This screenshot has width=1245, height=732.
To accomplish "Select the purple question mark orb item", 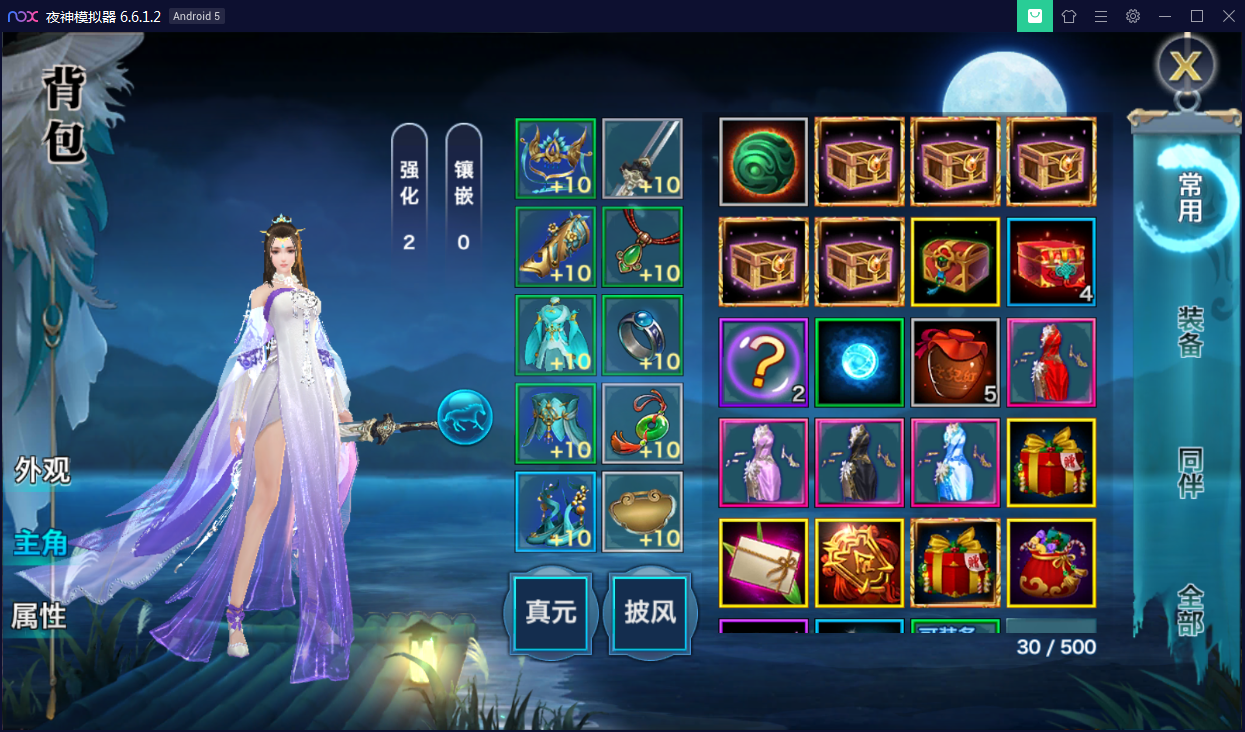I will pyautogui.click(x=763, y=362).
